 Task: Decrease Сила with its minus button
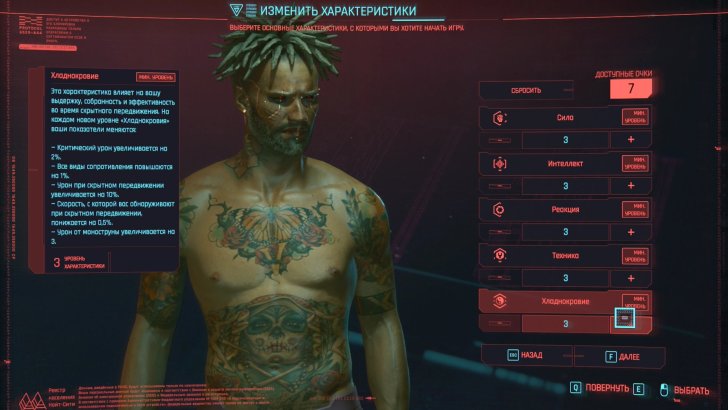point(496,140)
